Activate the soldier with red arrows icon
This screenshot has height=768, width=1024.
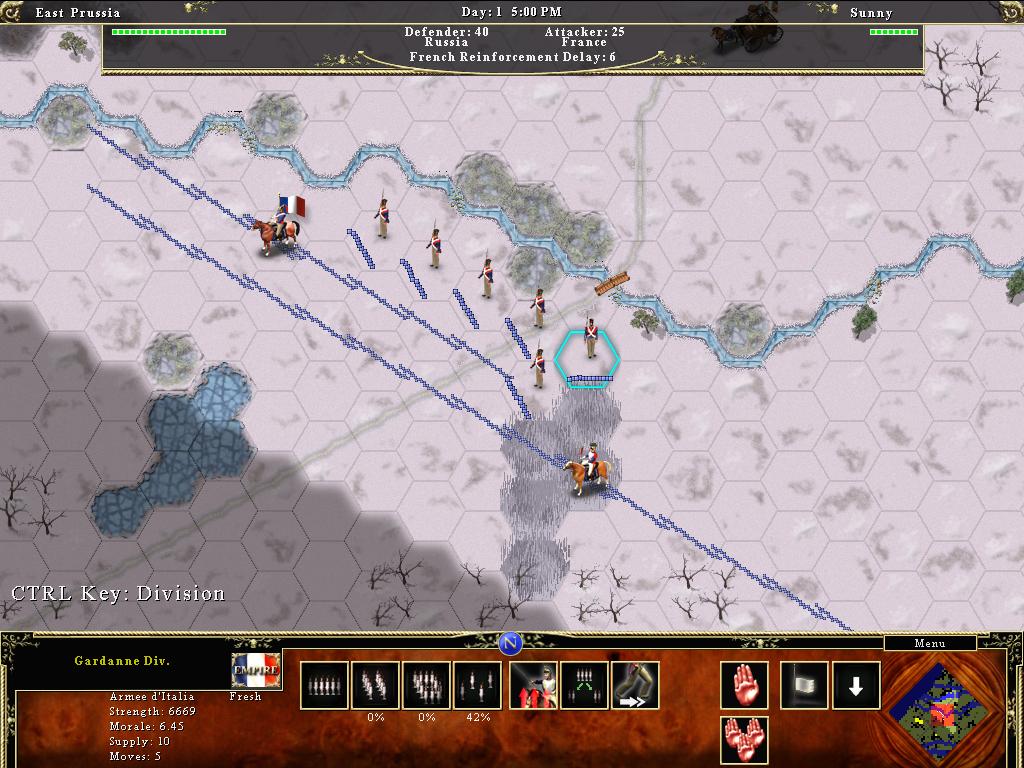coord(534,685)
